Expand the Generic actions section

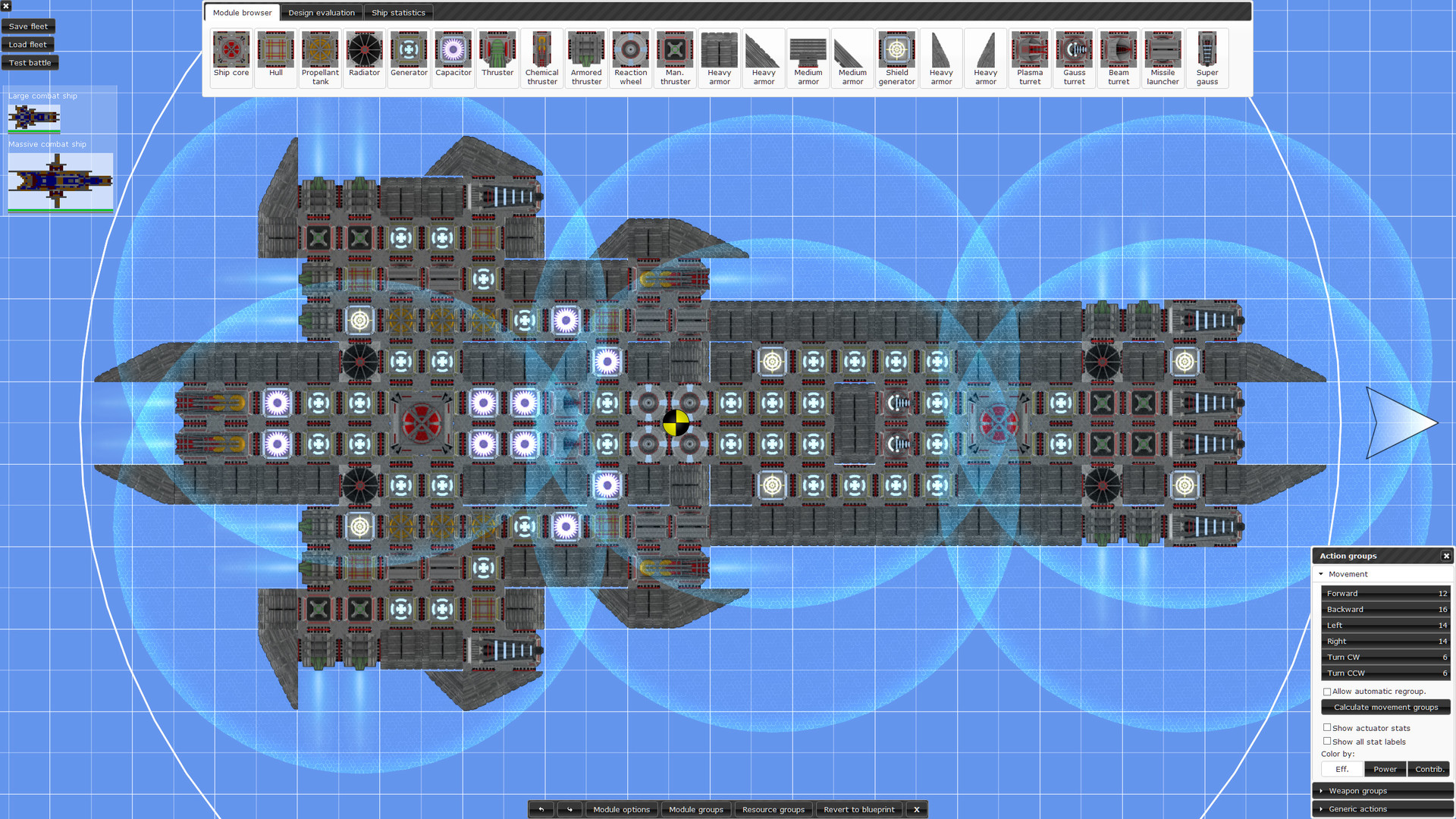[1322, 809]
